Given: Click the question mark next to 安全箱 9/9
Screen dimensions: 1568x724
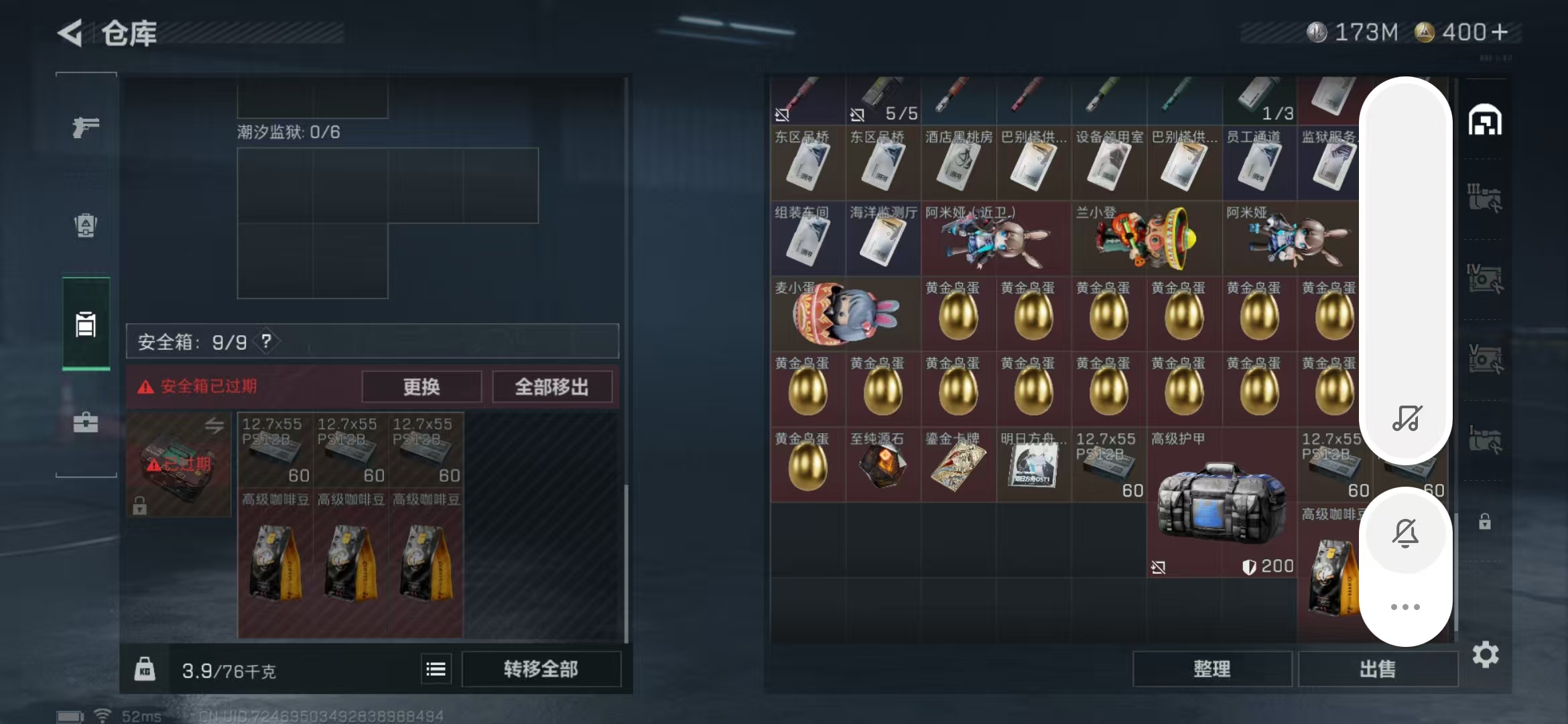Looking at the screenshot, I should (x=267, y=341).
